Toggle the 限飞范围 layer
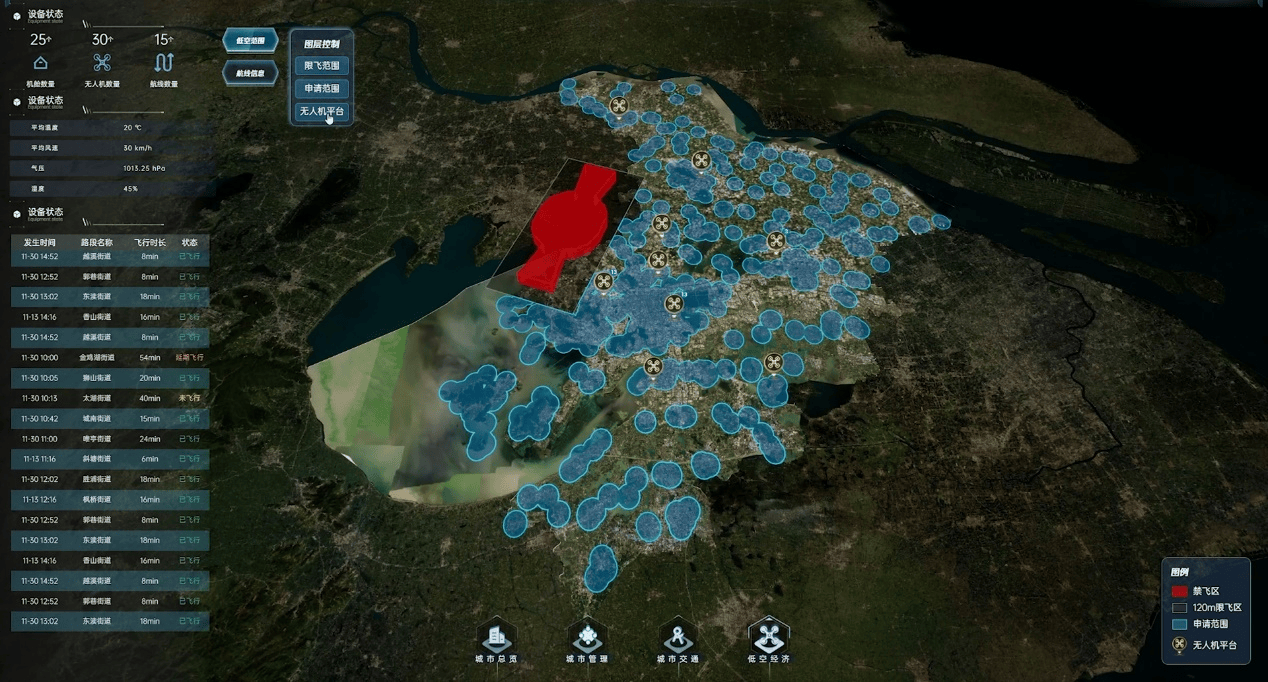 coord(322,66)
